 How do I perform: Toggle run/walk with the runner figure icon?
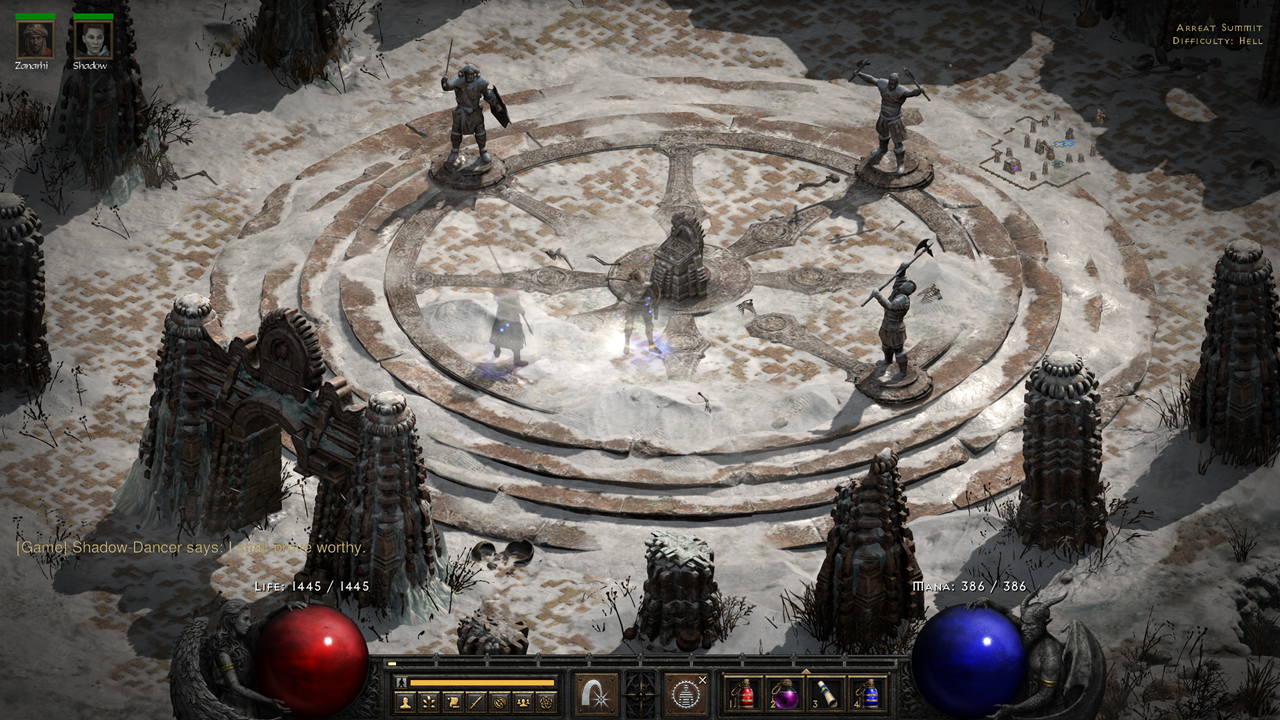pyautogui.click(x=399, y=682)
